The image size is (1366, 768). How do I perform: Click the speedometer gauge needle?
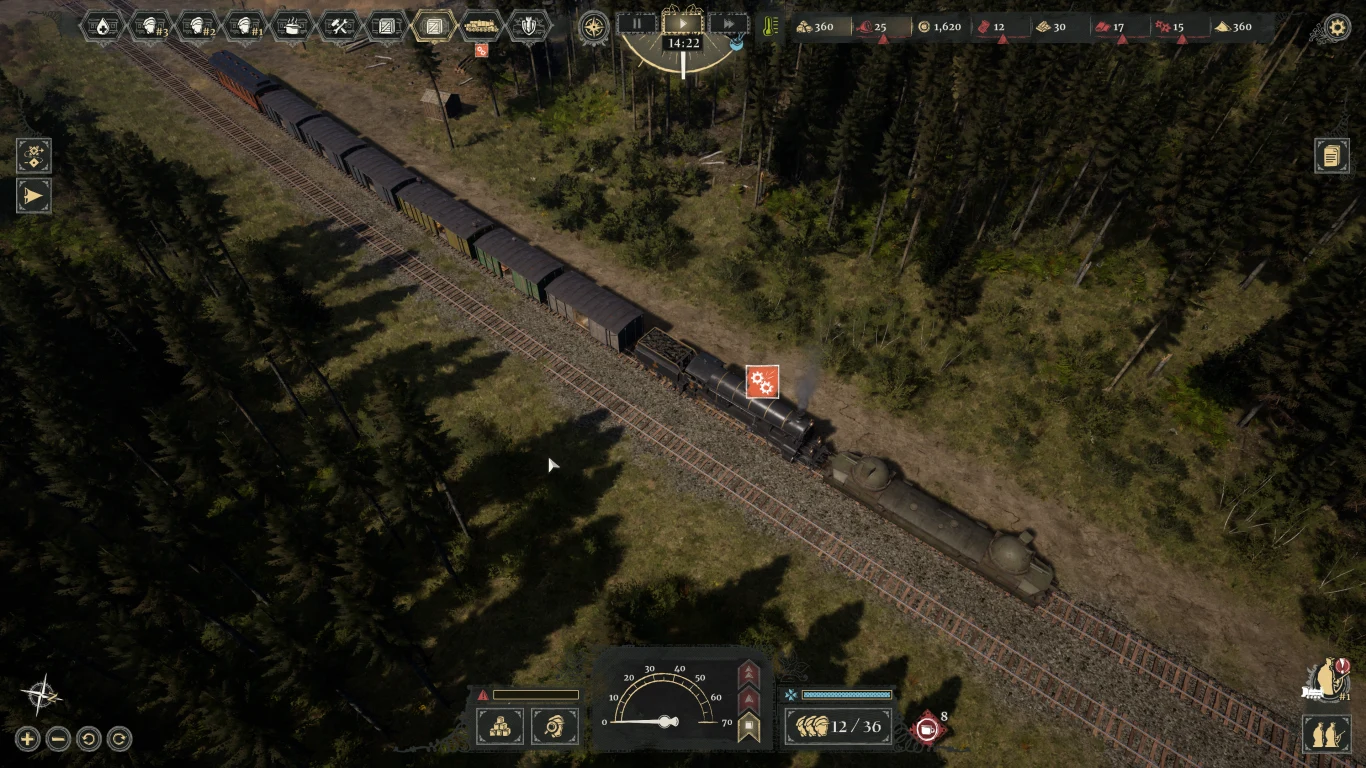point(665,721)
